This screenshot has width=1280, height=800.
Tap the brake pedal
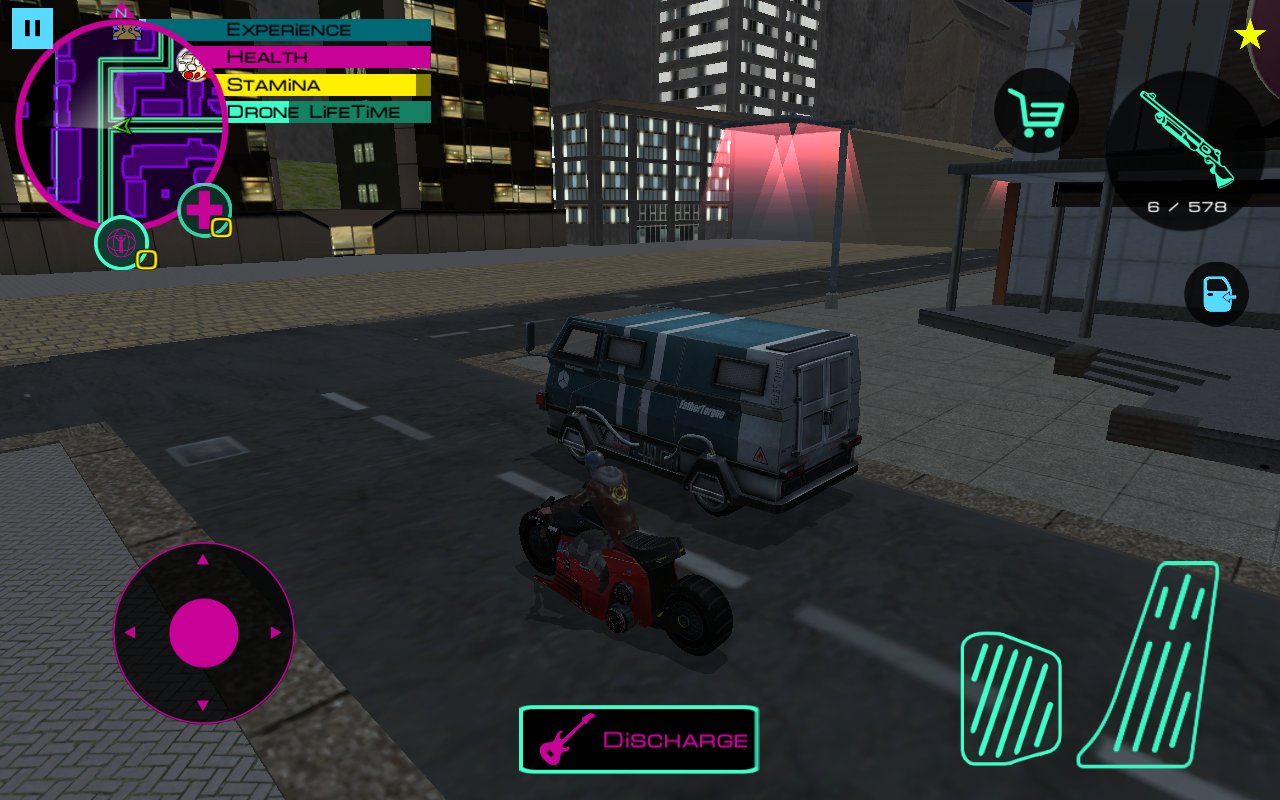click(1010, 697)
